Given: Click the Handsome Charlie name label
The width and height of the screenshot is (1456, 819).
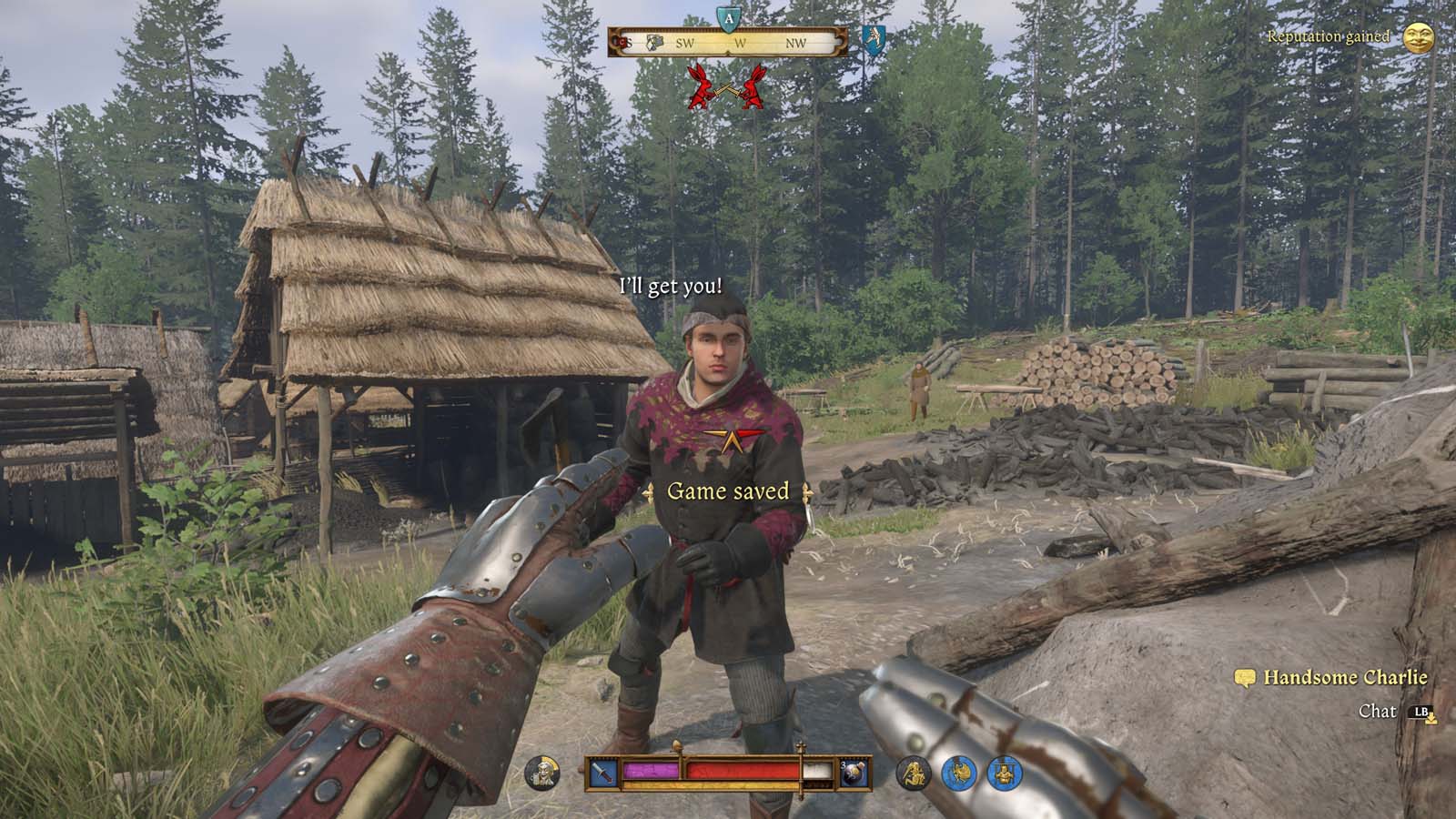Looking at the screenshot, I should click(1344, 678).
